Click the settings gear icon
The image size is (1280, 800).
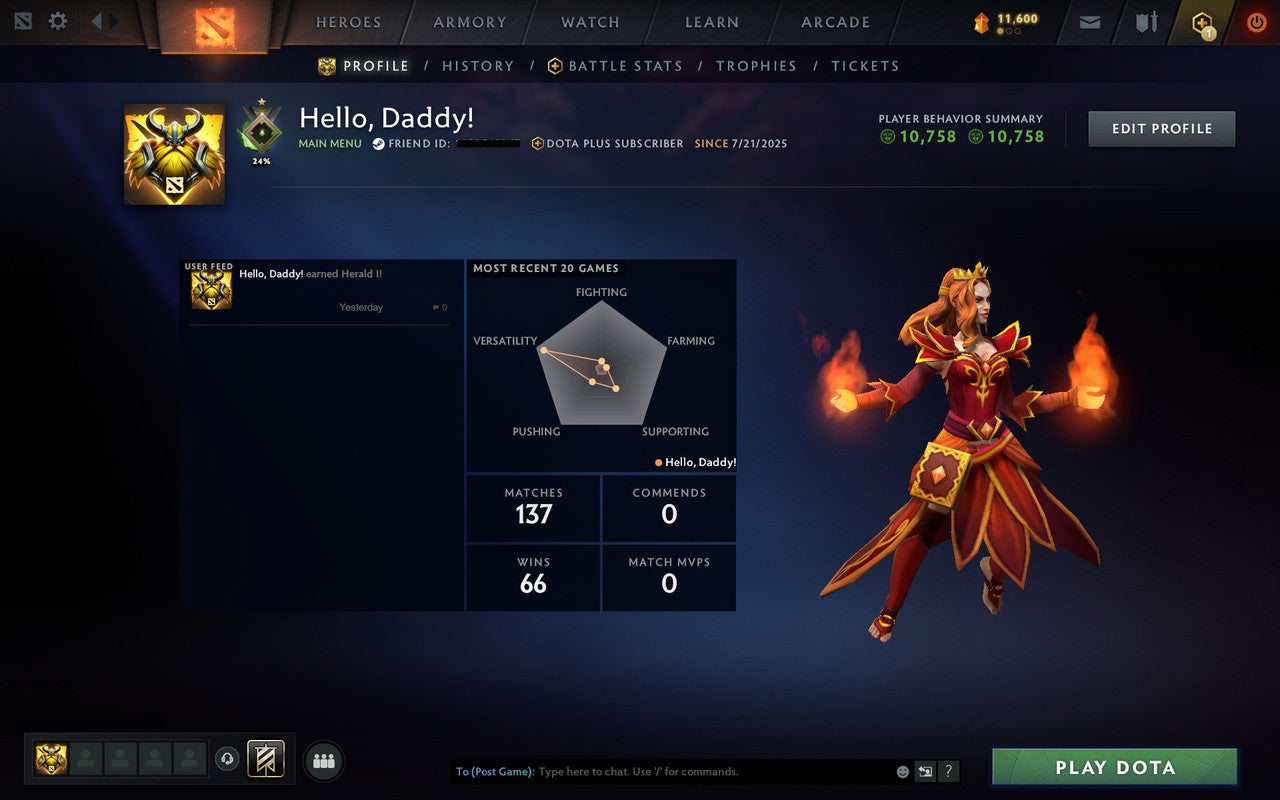[57, 20]
